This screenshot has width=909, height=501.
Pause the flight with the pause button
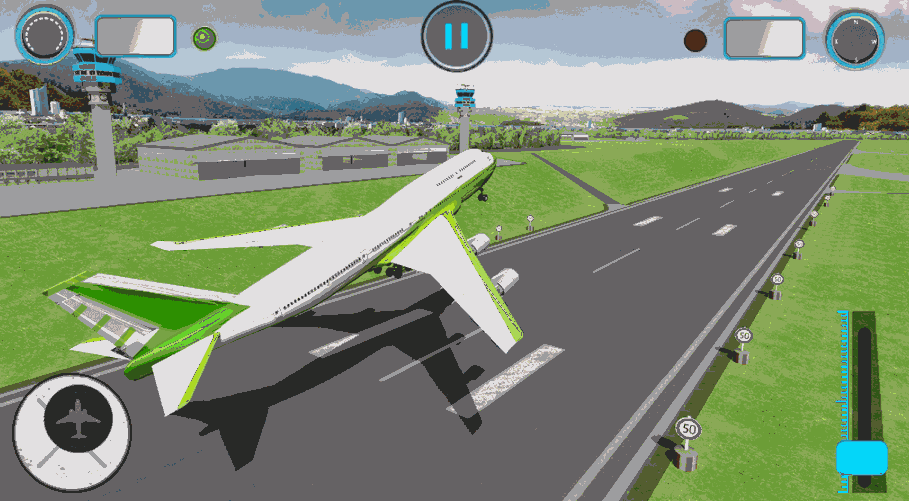456,37
